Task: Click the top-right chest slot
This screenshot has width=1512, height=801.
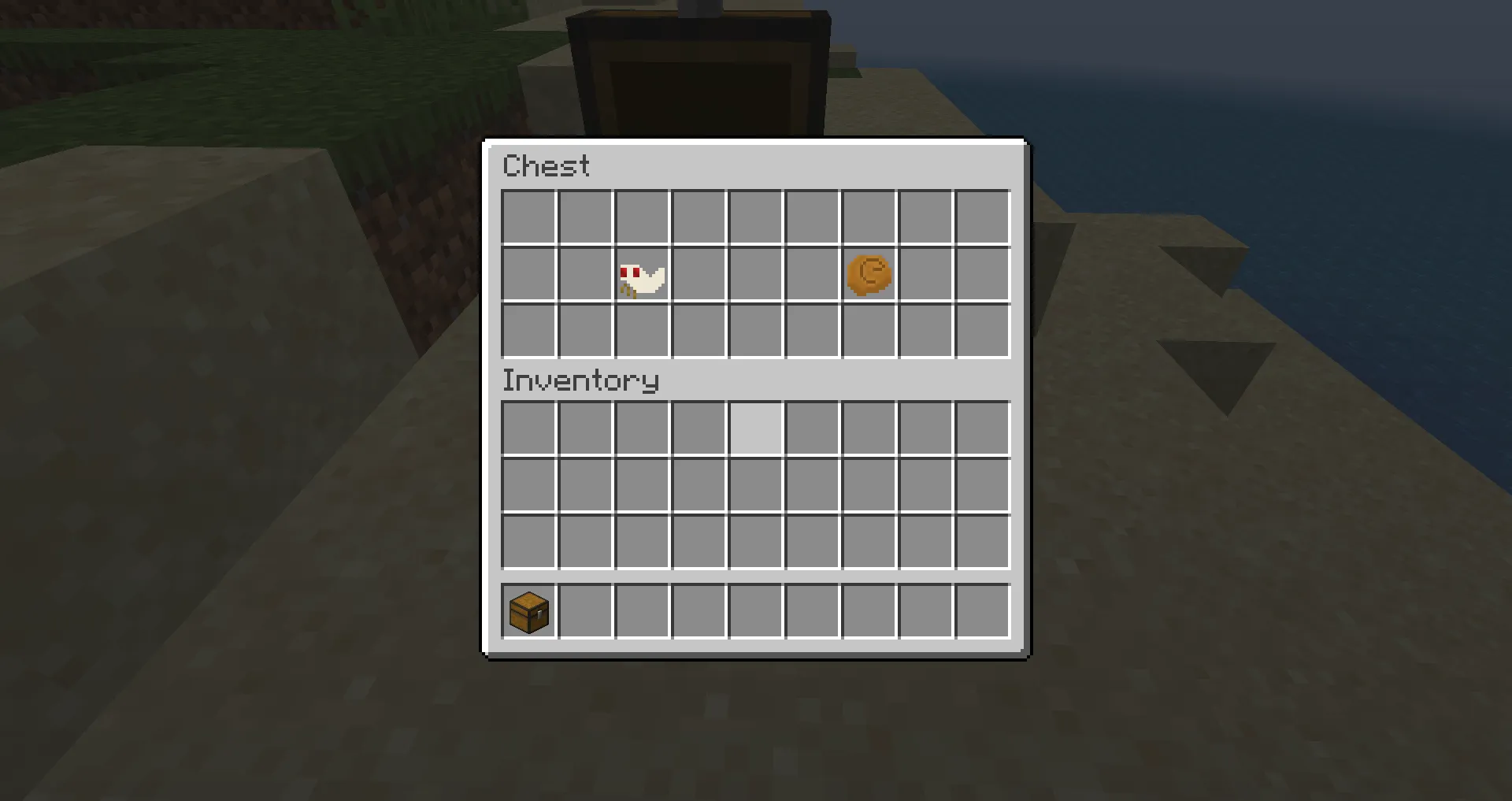Action: [x=981, y=217]
